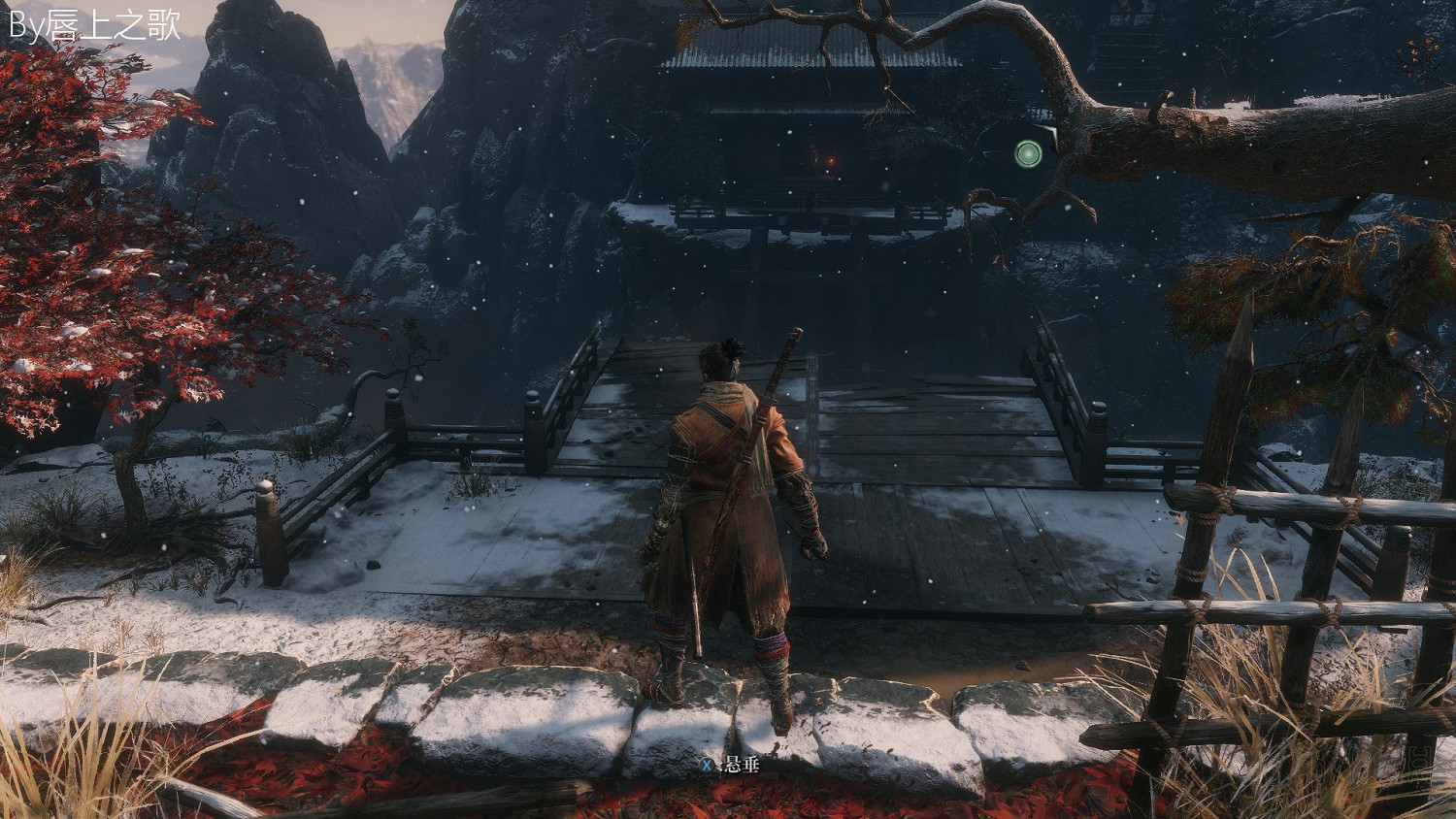Select the green grapple point marker

pyautogui.click(x=1028, y=153)
